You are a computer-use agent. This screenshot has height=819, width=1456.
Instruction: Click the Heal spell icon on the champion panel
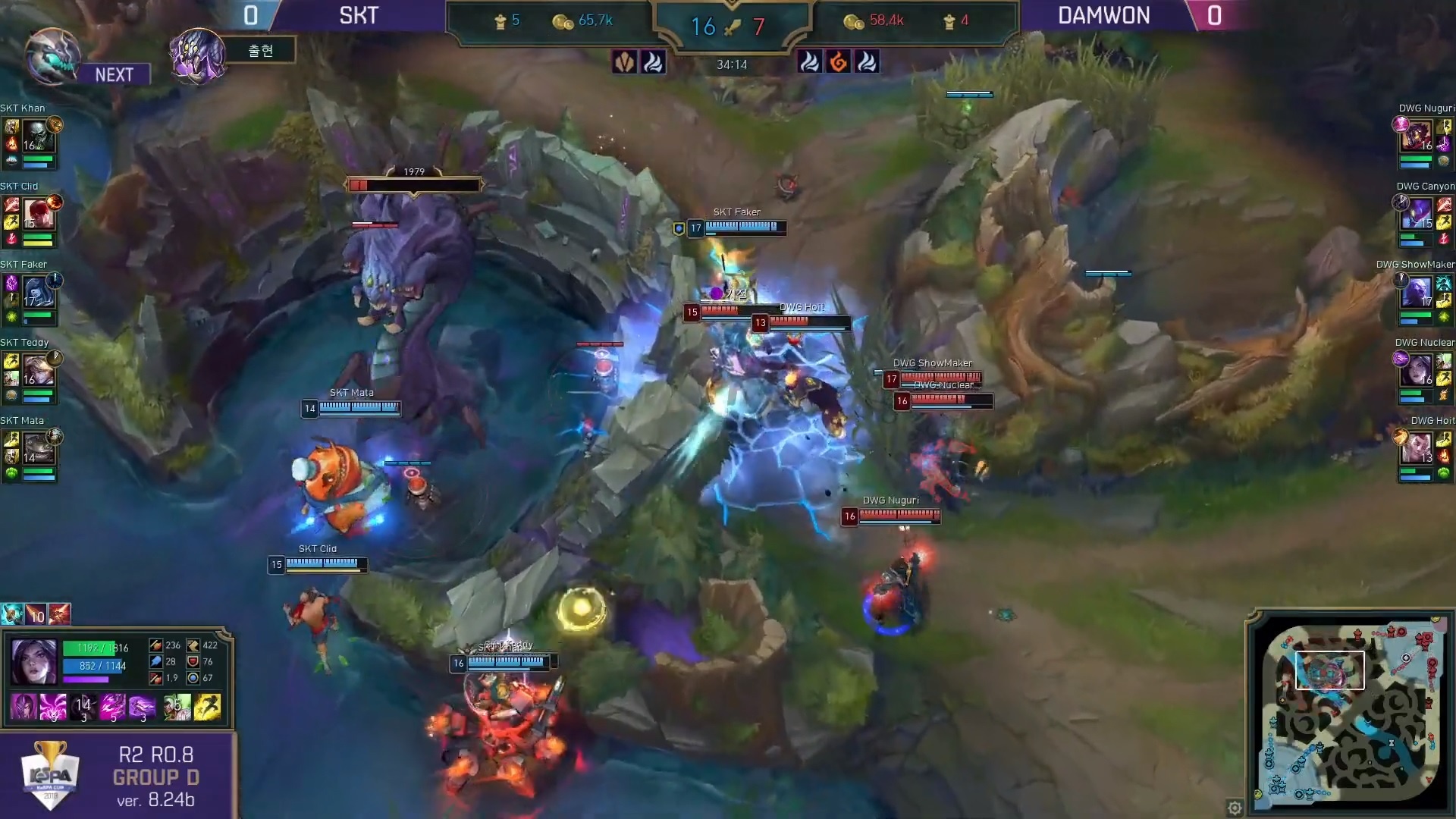coord(177,708)
